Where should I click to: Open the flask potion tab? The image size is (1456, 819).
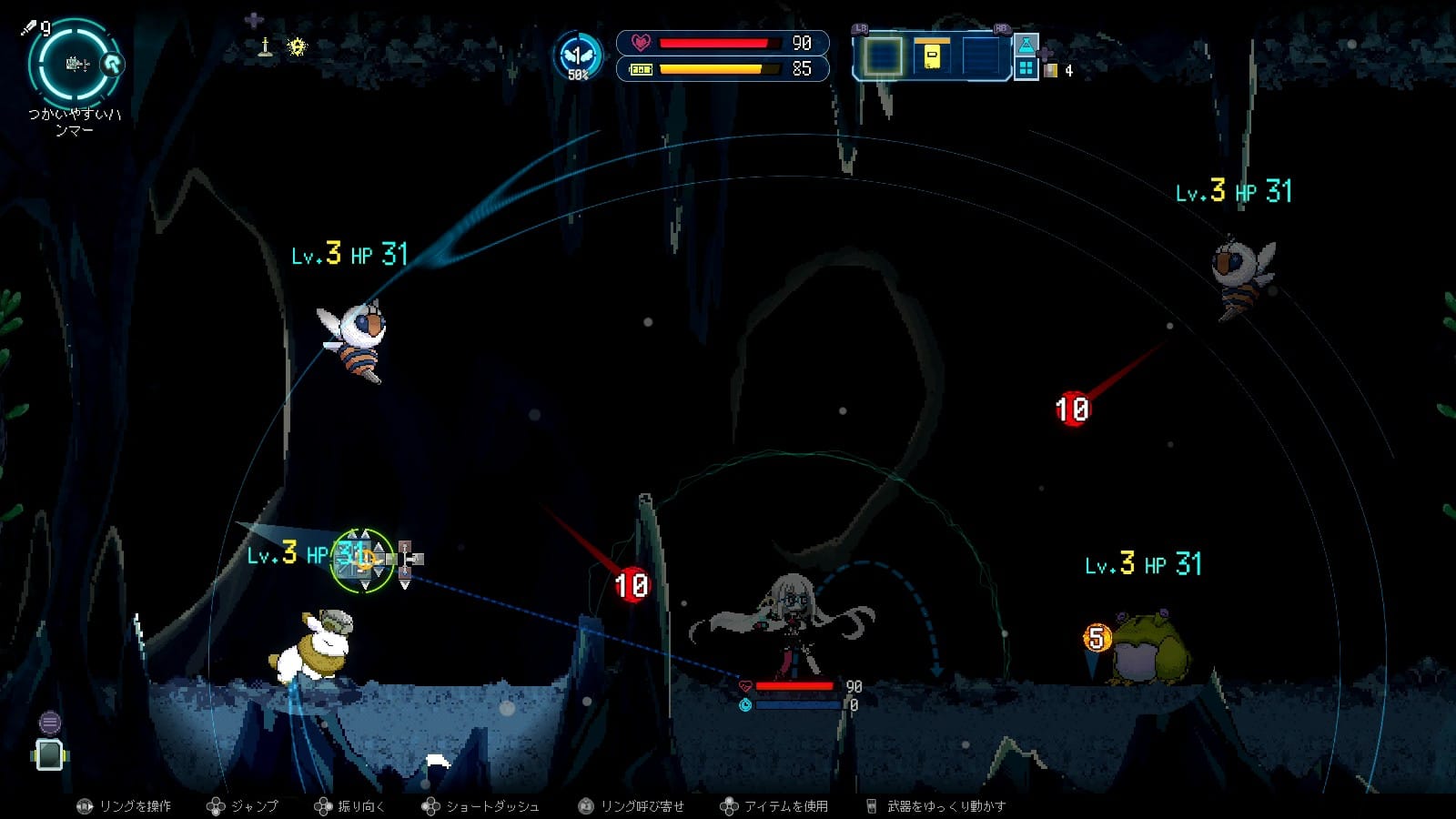tap(1026, 45)
